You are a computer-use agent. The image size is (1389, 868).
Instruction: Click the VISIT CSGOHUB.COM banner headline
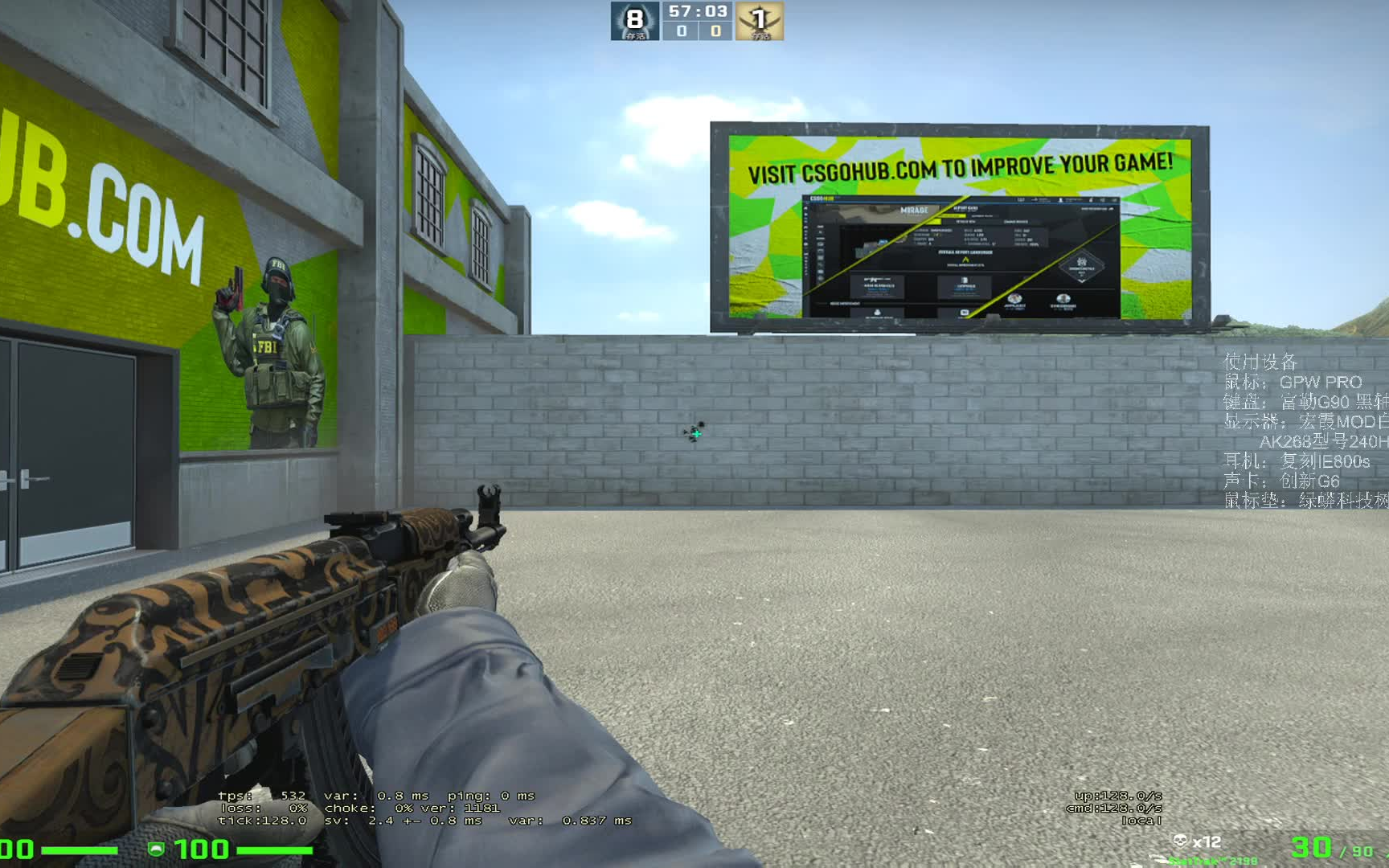pyautogui.click(x=961, y=166)
